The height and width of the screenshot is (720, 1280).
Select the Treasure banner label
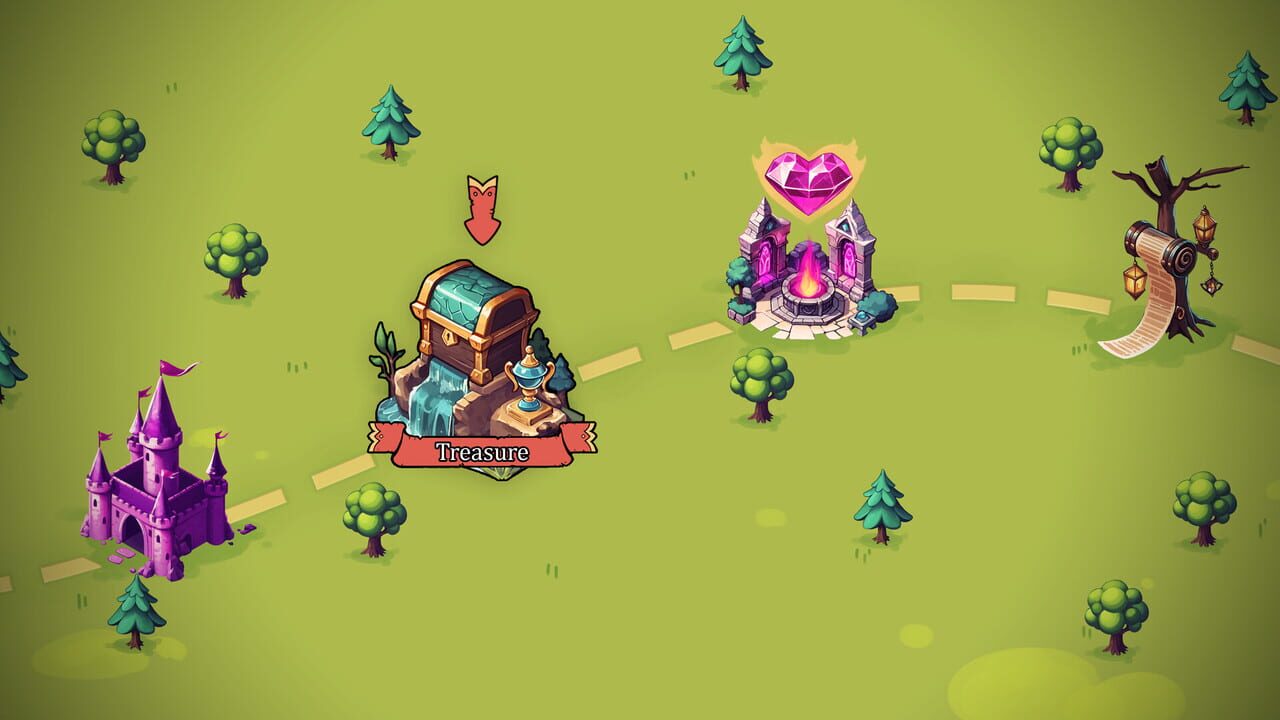(x=480, y=450)
